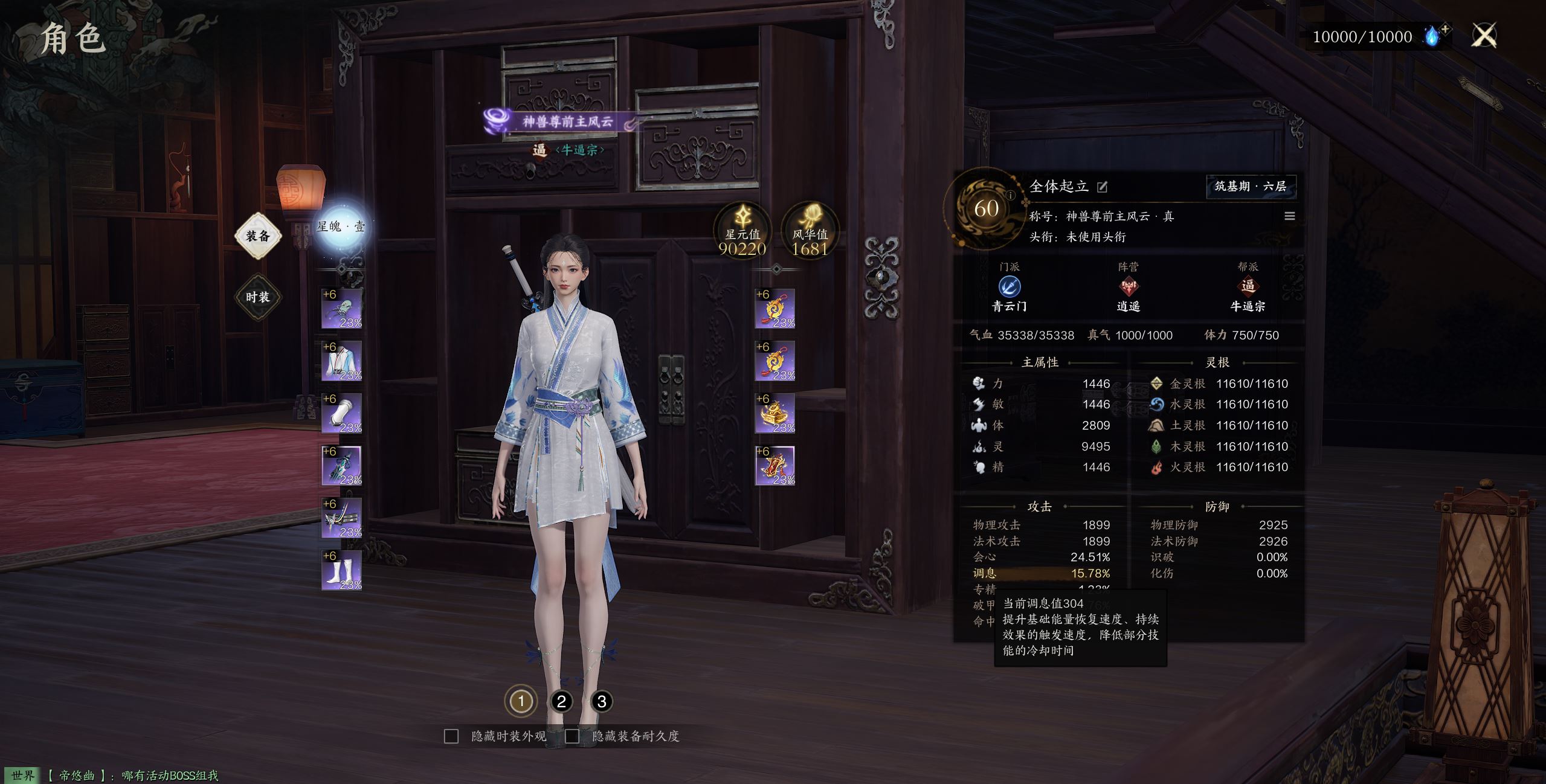Switch to equipment preset 2
This screenshot has height=784, width=1546.
coord(561,702)
